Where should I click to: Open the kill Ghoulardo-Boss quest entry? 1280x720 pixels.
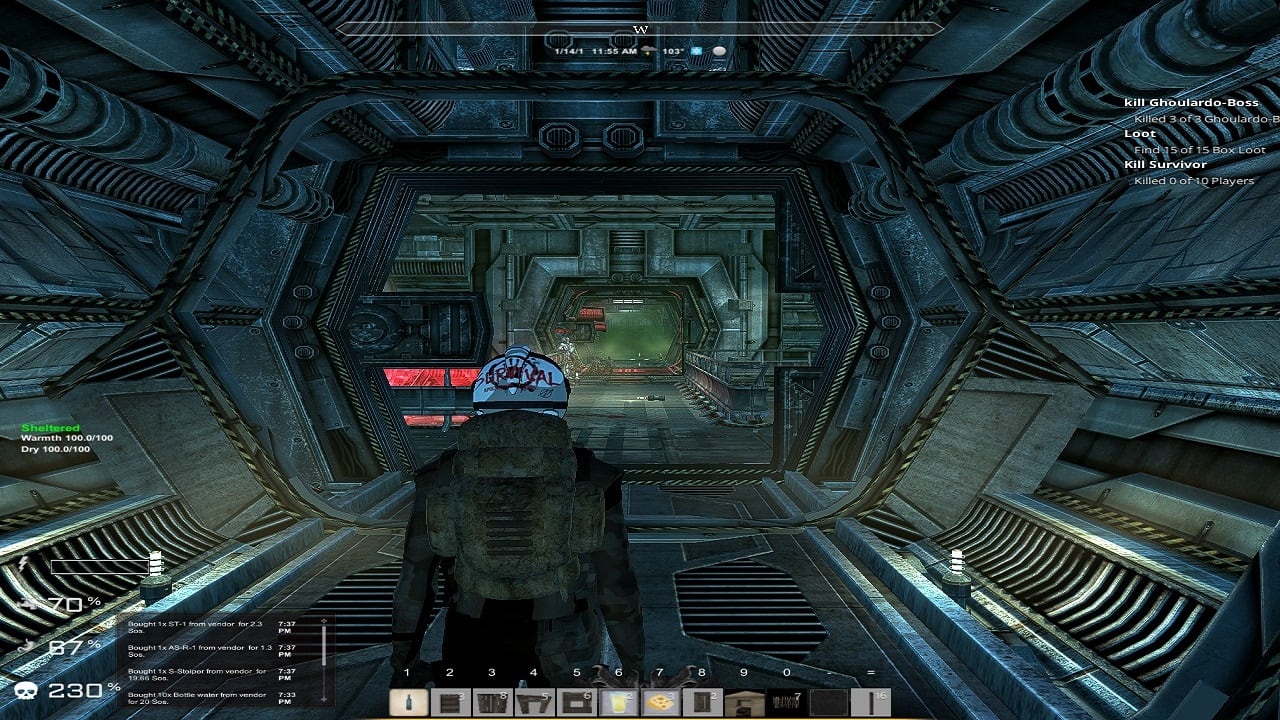1190,103
